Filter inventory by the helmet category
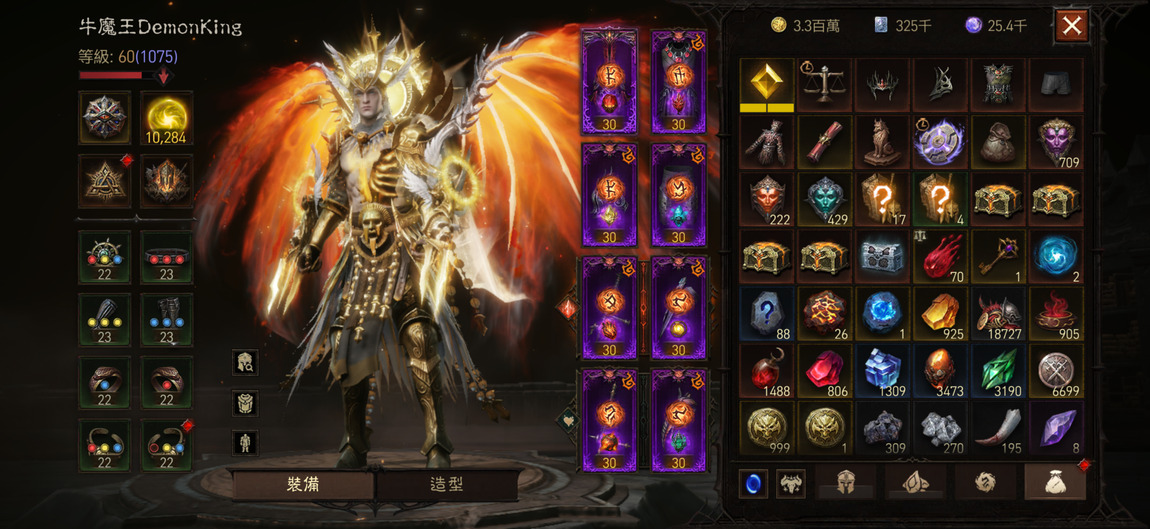This screenshot has height=529, width=1150. pos(847,483)
